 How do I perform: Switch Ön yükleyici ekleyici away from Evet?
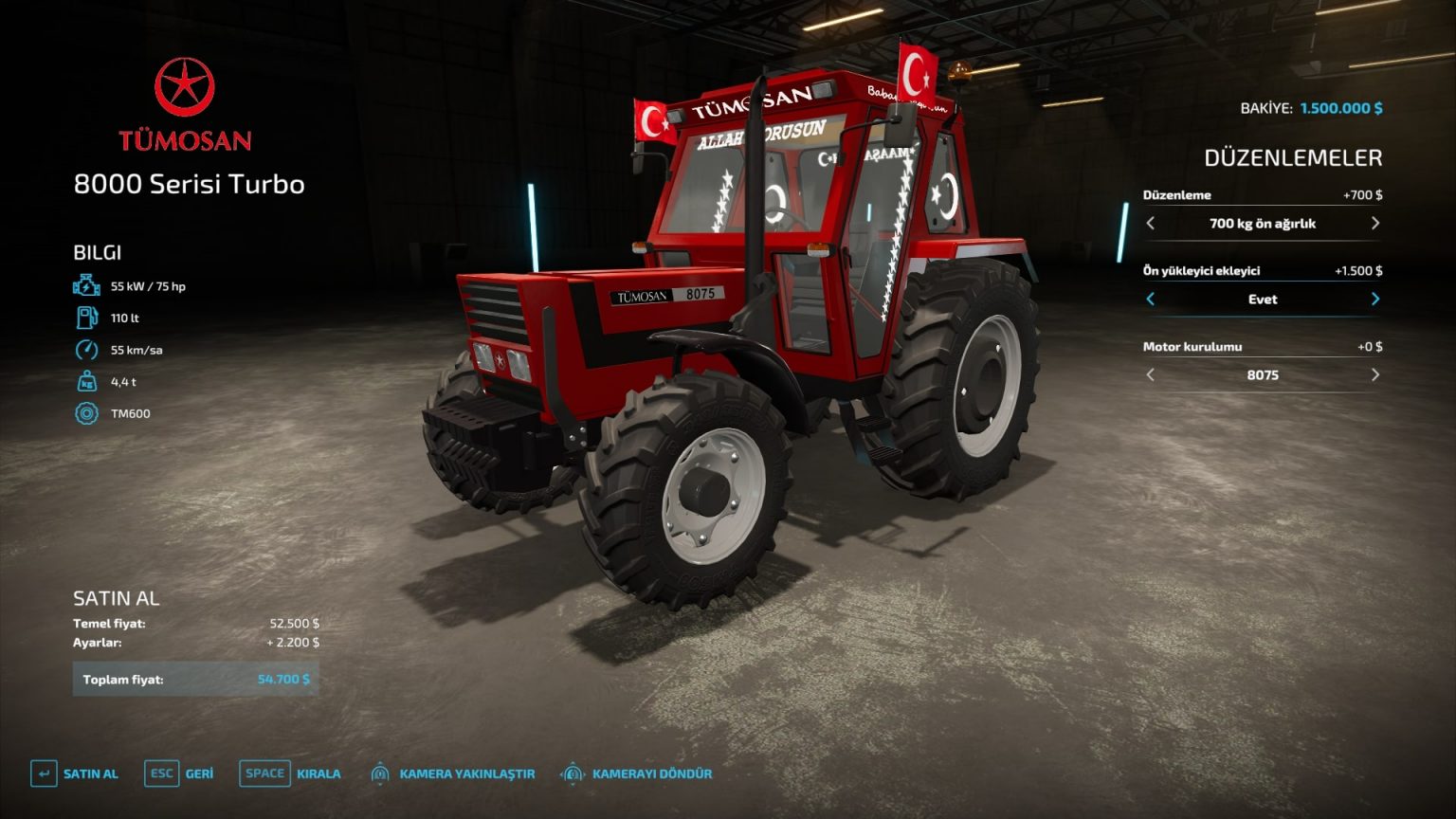click(x=1375, y=300)
